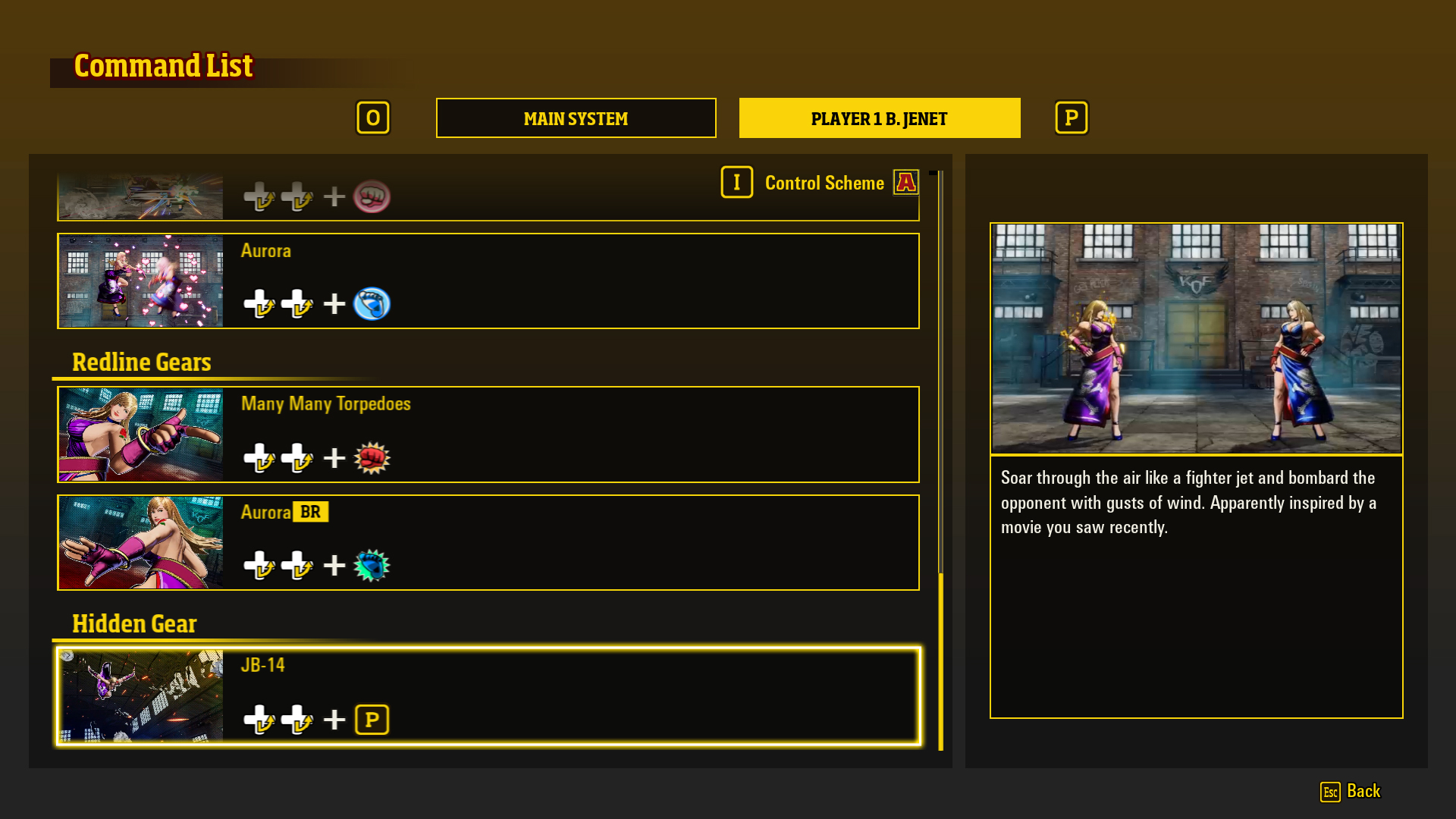Click the Aurora move preview thumbnail
Screen dimensions: 1456x819
(x=140, y=280)
